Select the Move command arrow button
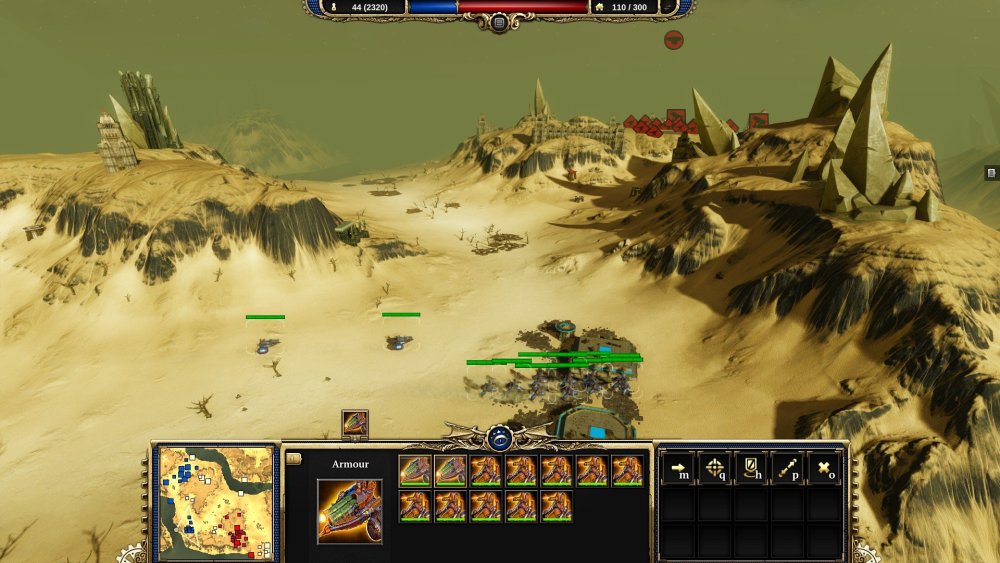Image resolution: width=1000 pixels, height=563 pixels. [678, 468]
